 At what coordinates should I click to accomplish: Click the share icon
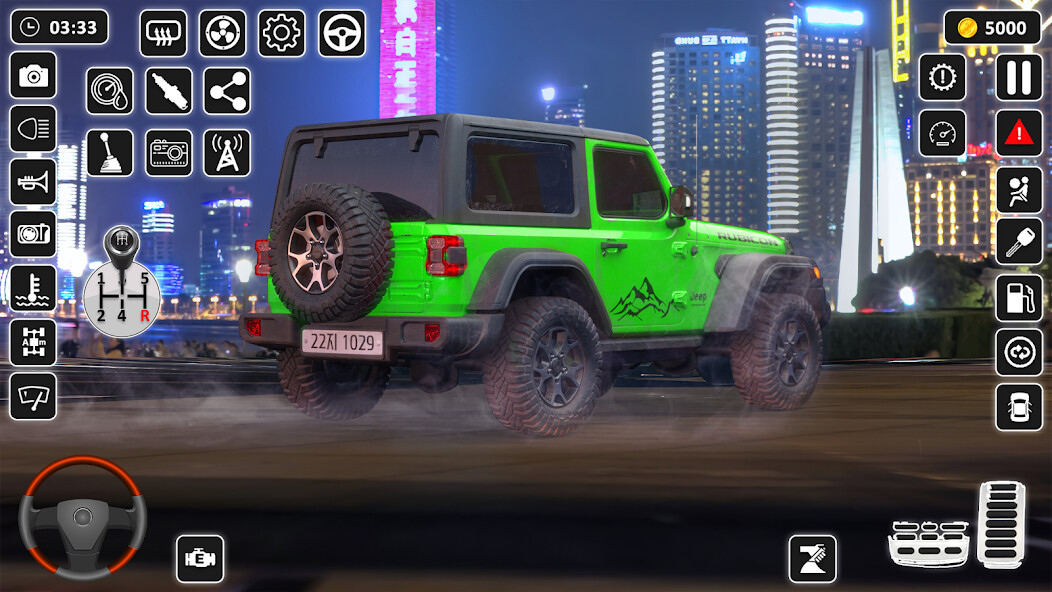[227, 92]
